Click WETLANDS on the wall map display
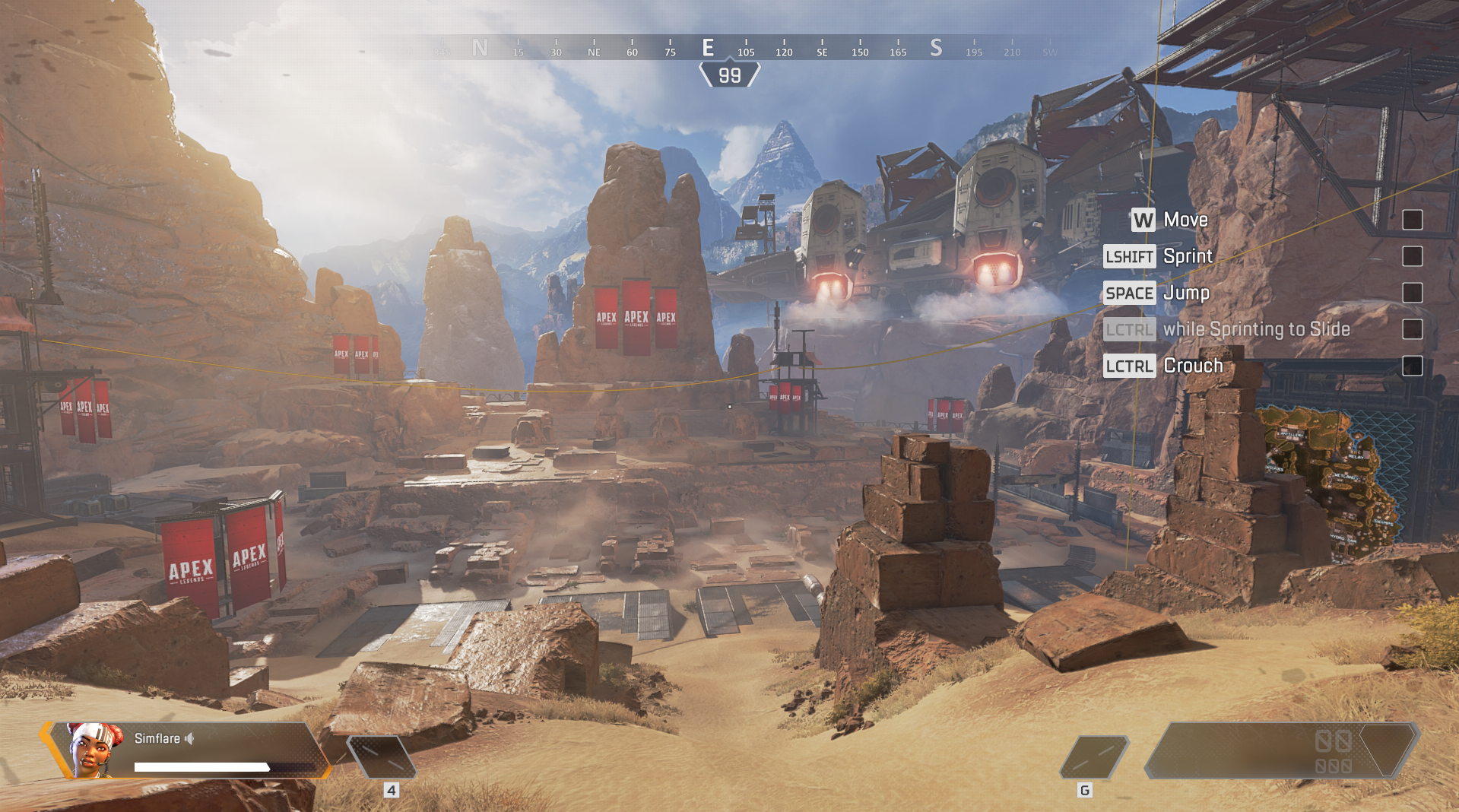Viewport: 1459px width, 812px height. click(x=1344, y=476)
